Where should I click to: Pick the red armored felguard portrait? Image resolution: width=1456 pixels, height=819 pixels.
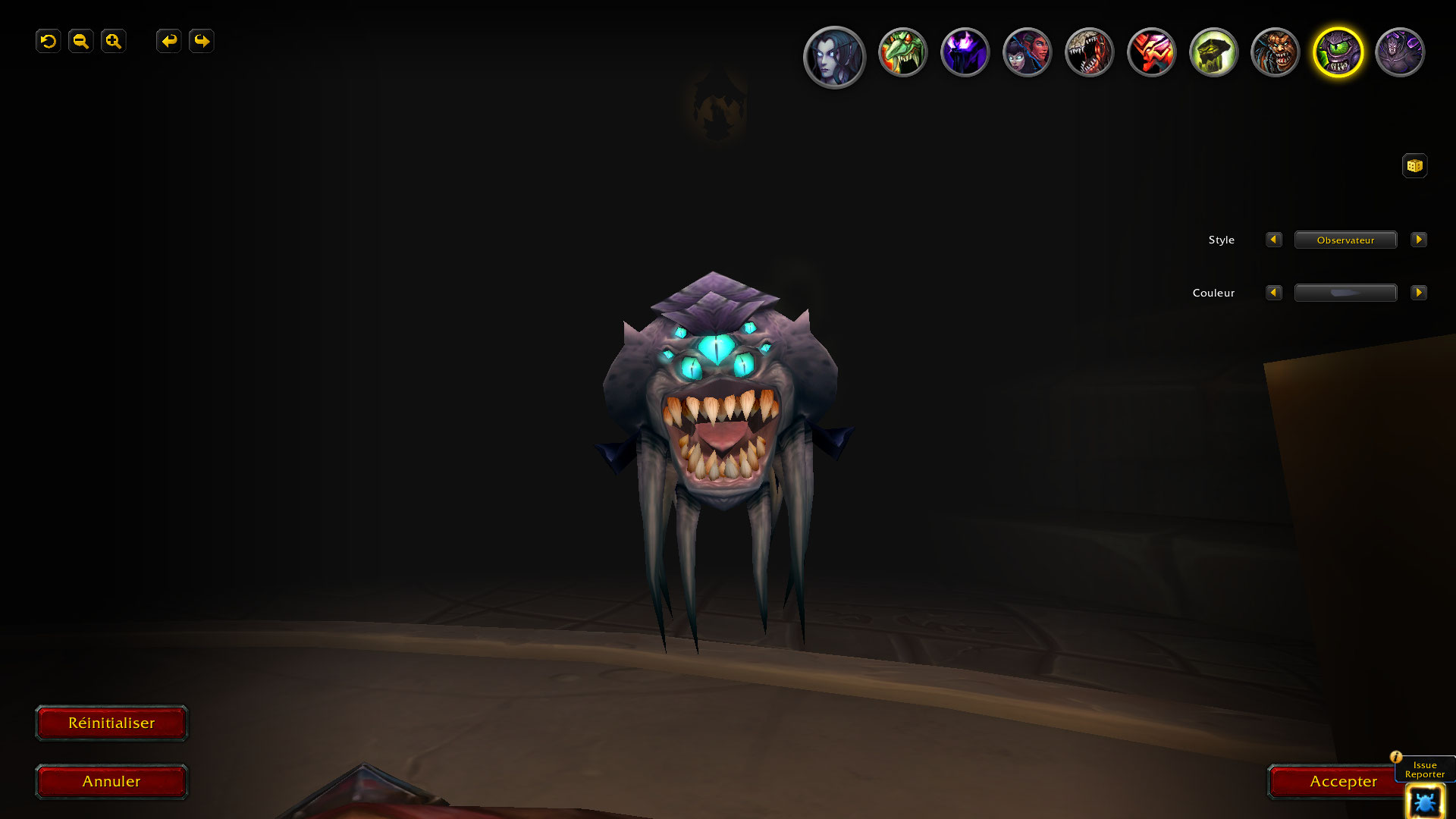click(x=1151, y=52)
